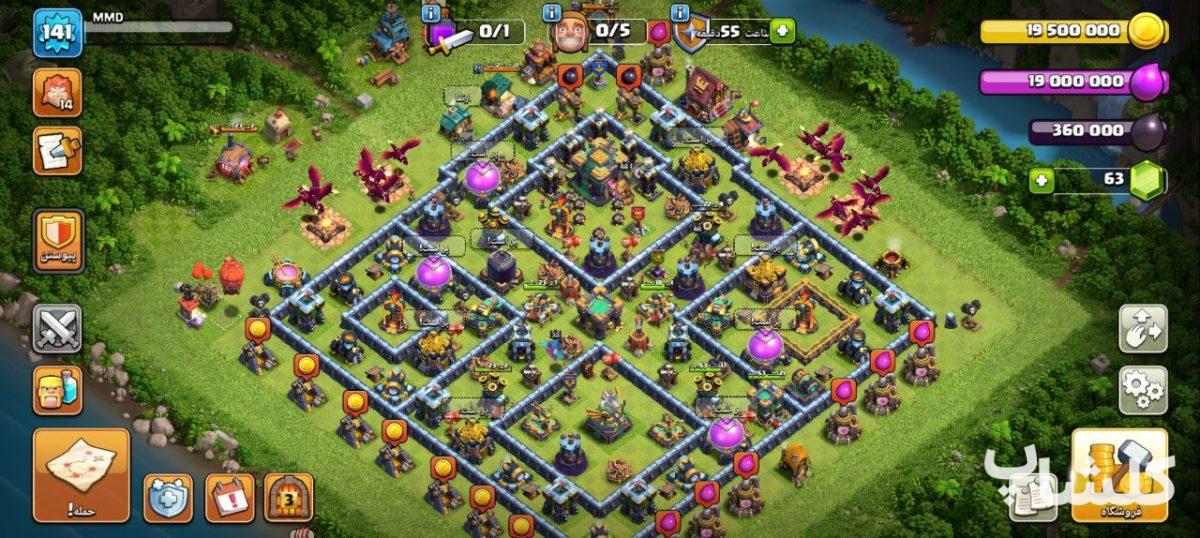Open the barbarian and potion icon

[x=57, y=389]
